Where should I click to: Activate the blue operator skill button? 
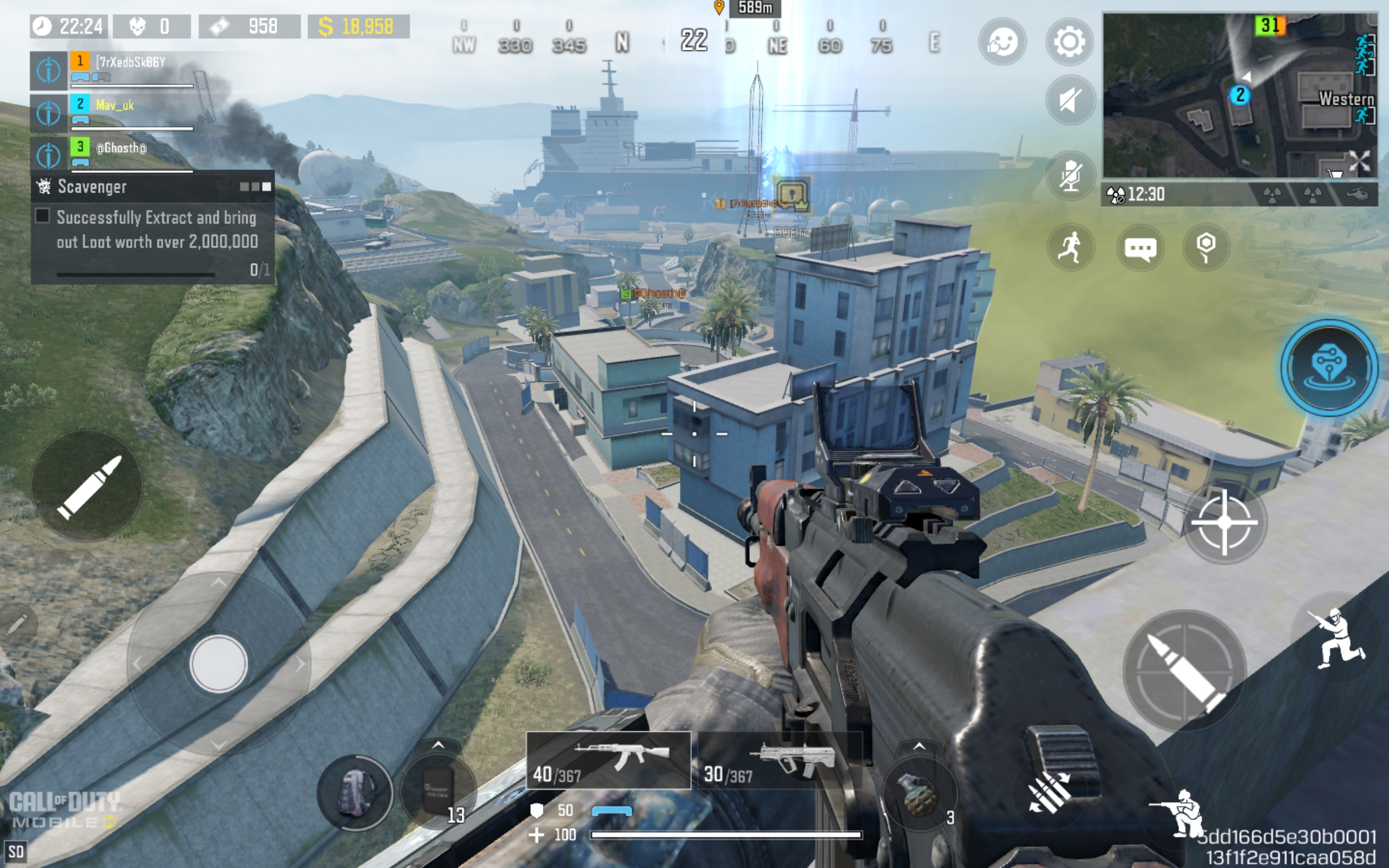click(1329, 367)
